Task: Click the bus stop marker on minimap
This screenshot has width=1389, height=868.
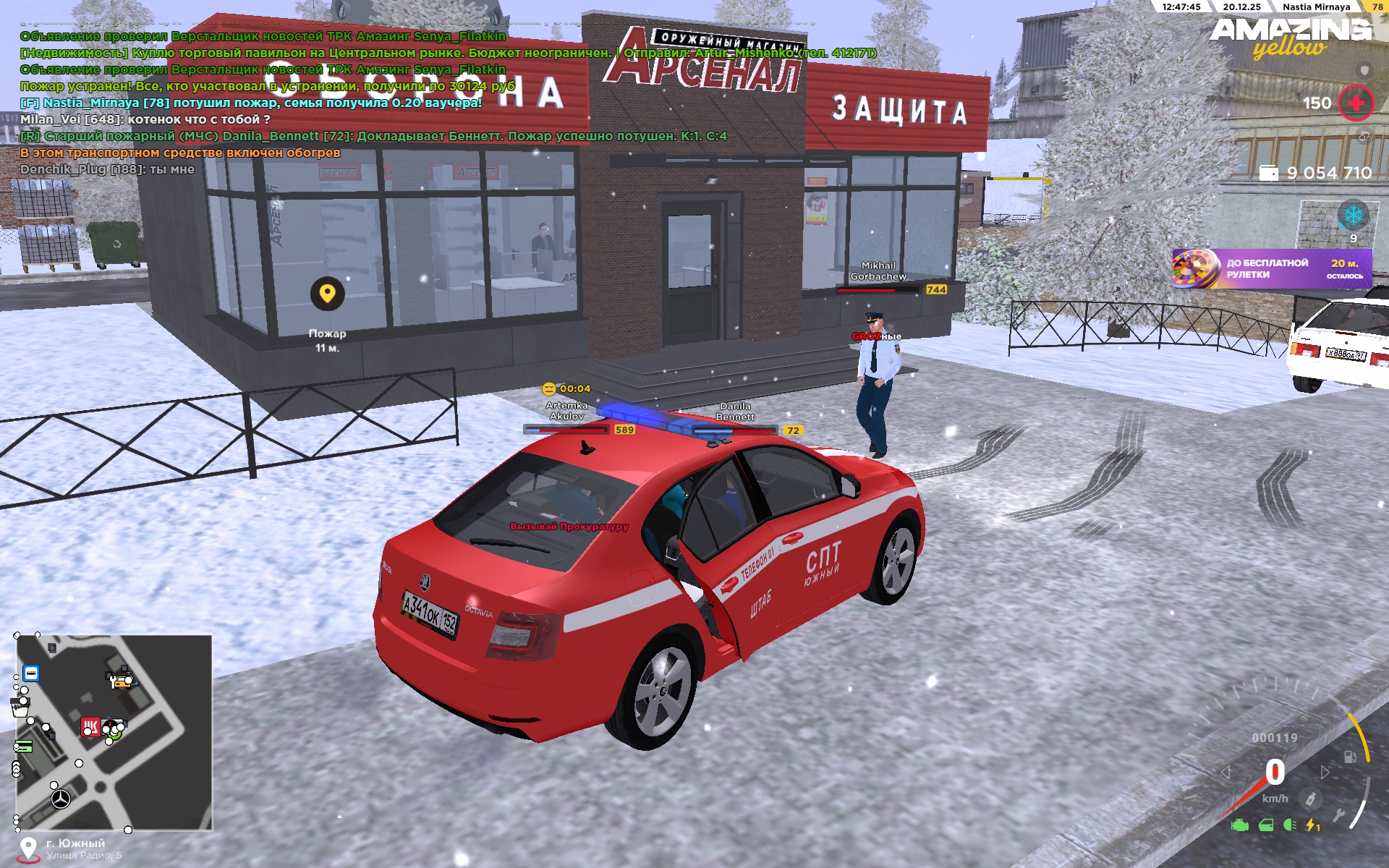Action: pos(31,673)
